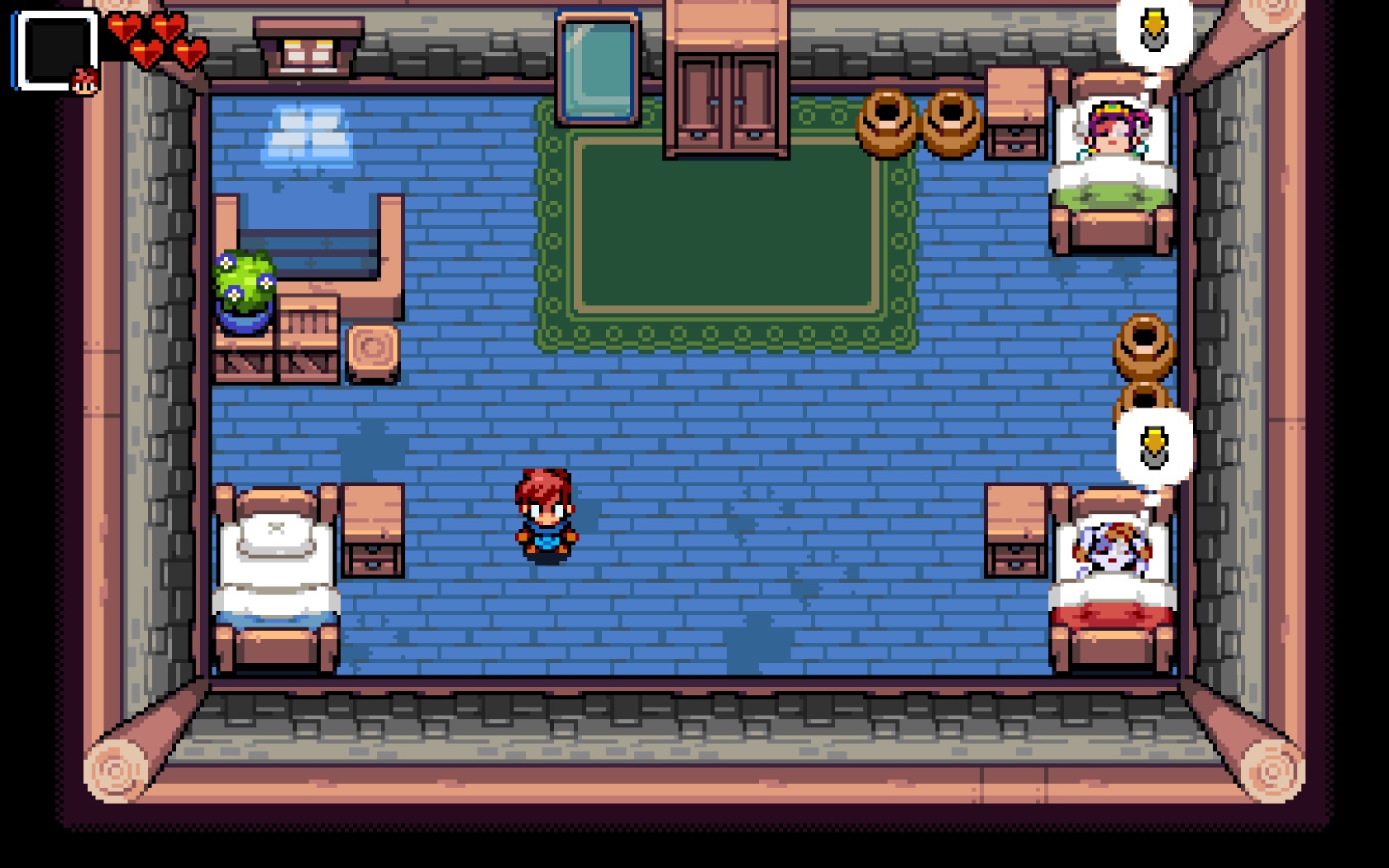Click the empty equipped item slot

click(x=54, y=49)
